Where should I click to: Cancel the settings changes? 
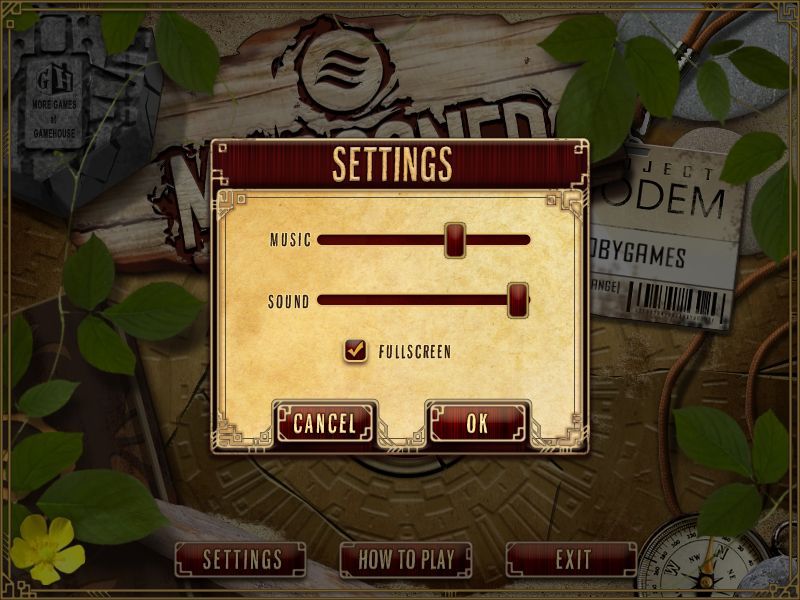(324, 423)
